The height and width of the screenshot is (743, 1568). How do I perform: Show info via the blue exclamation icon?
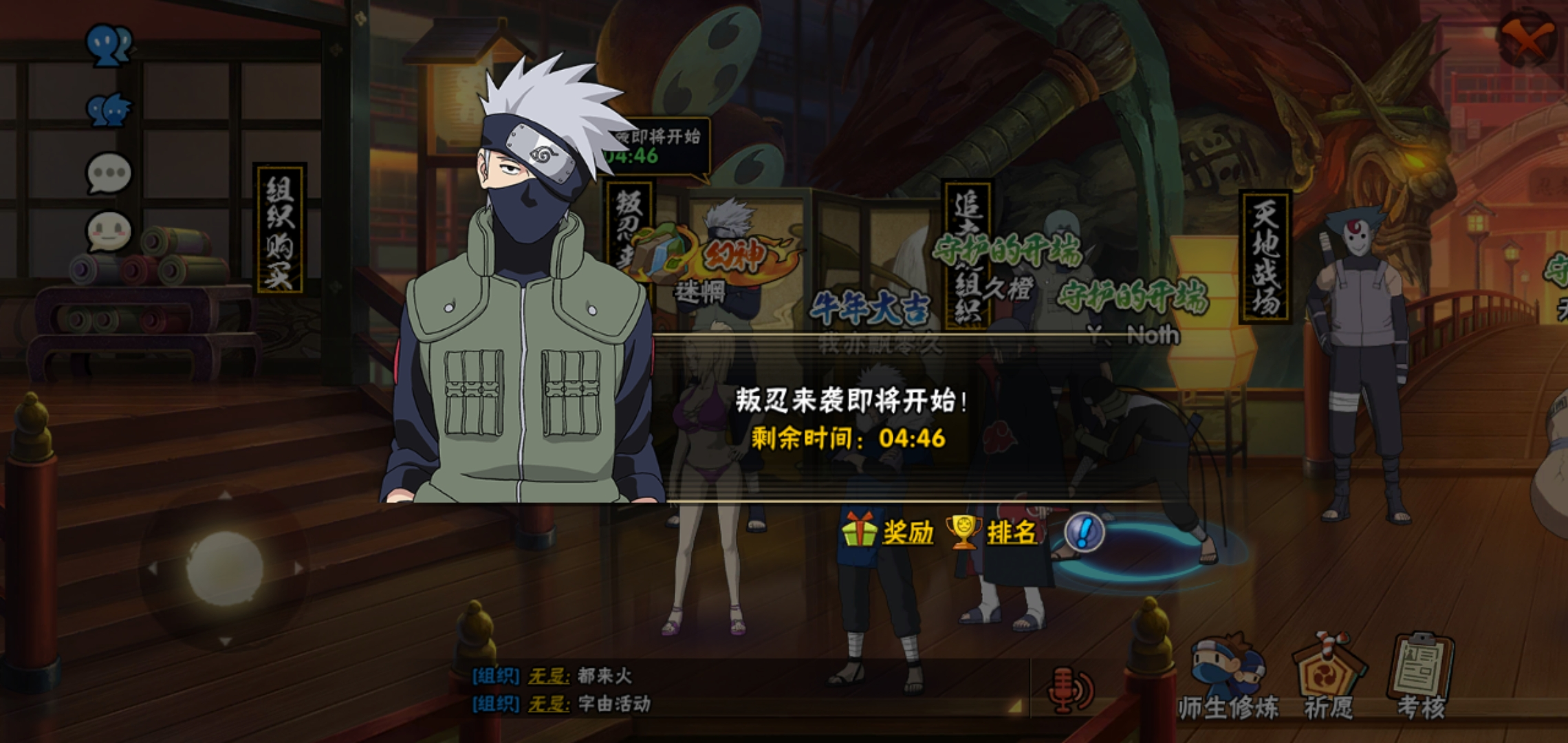pyautogui.click(x=1084, y=532)
